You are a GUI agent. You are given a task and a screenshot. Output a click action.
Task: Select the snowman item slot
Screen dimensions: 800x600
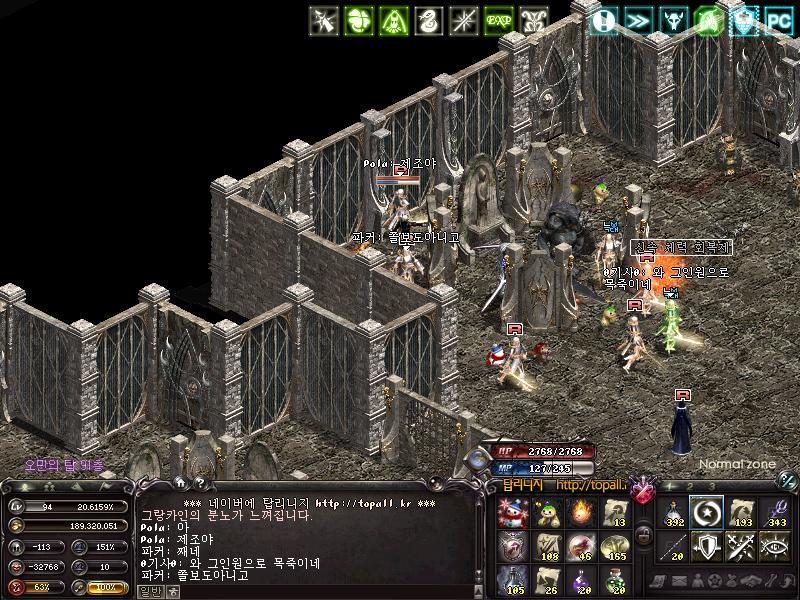[512, 512]
